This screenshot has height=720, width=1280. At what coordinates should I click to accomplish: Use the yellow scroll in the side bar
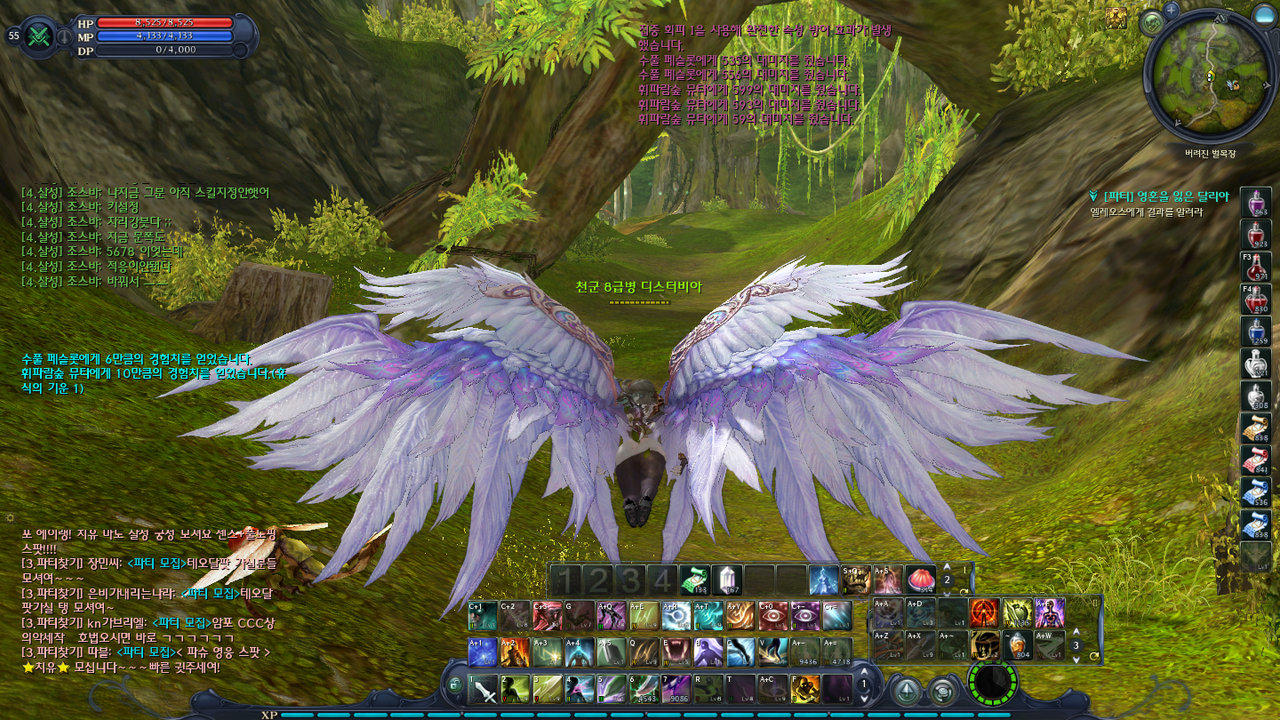click(x=1256, y=427)
